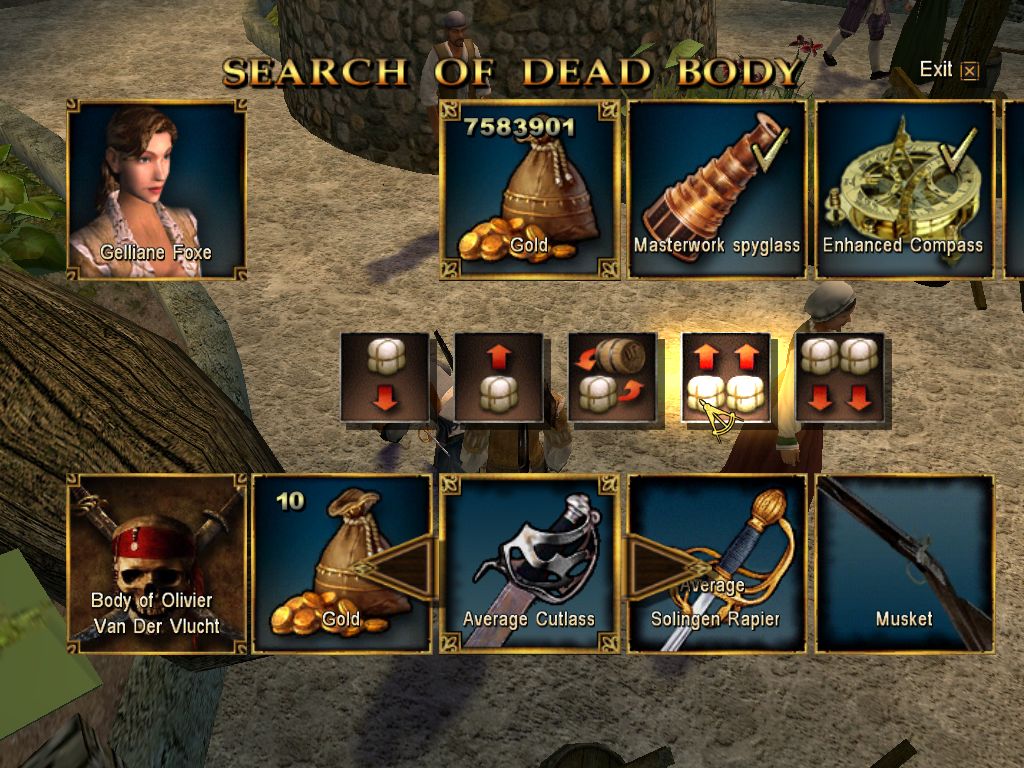Screen dimensions: 1024x768
Task: Click the give one item down-arrow button
Action: [385, 377]
